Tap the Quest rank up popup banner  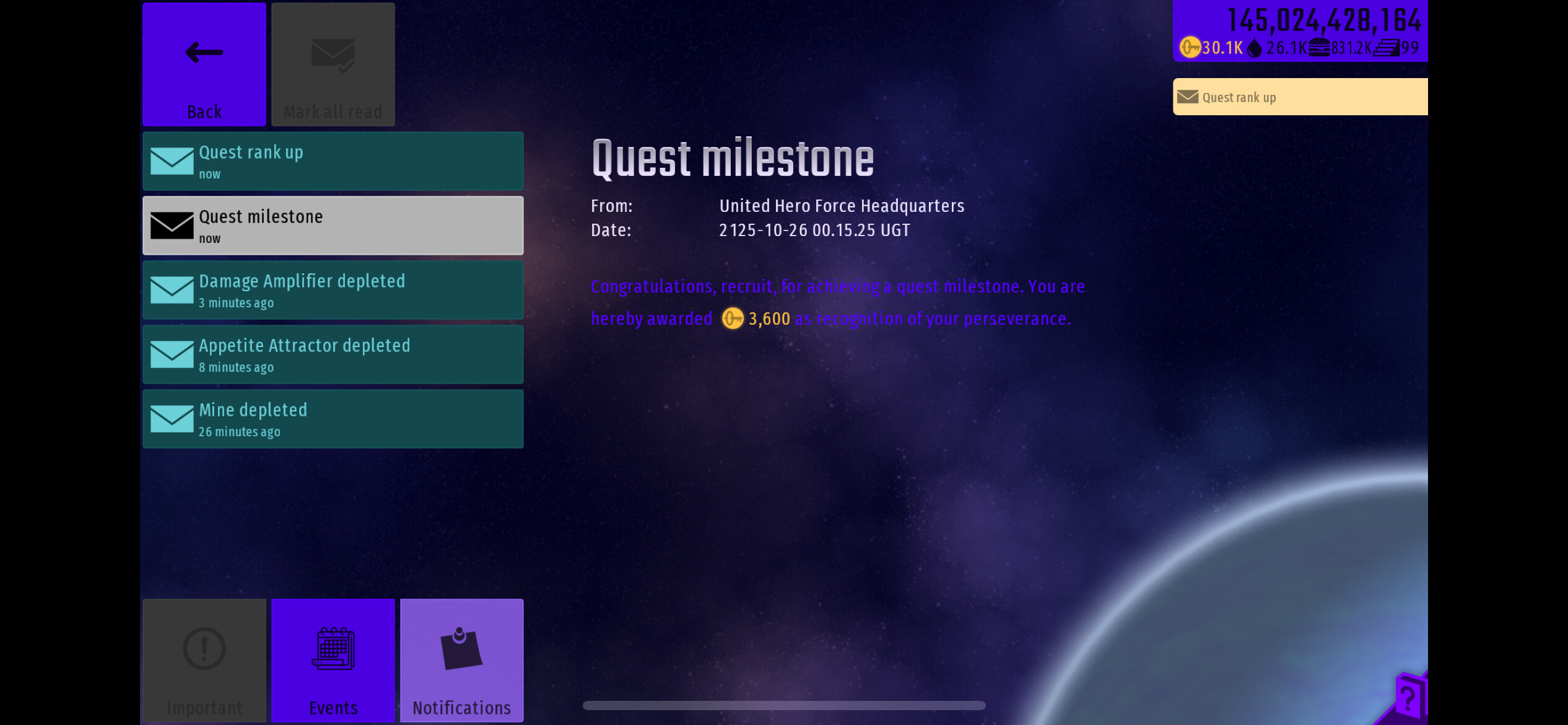tap(1300, 97)
